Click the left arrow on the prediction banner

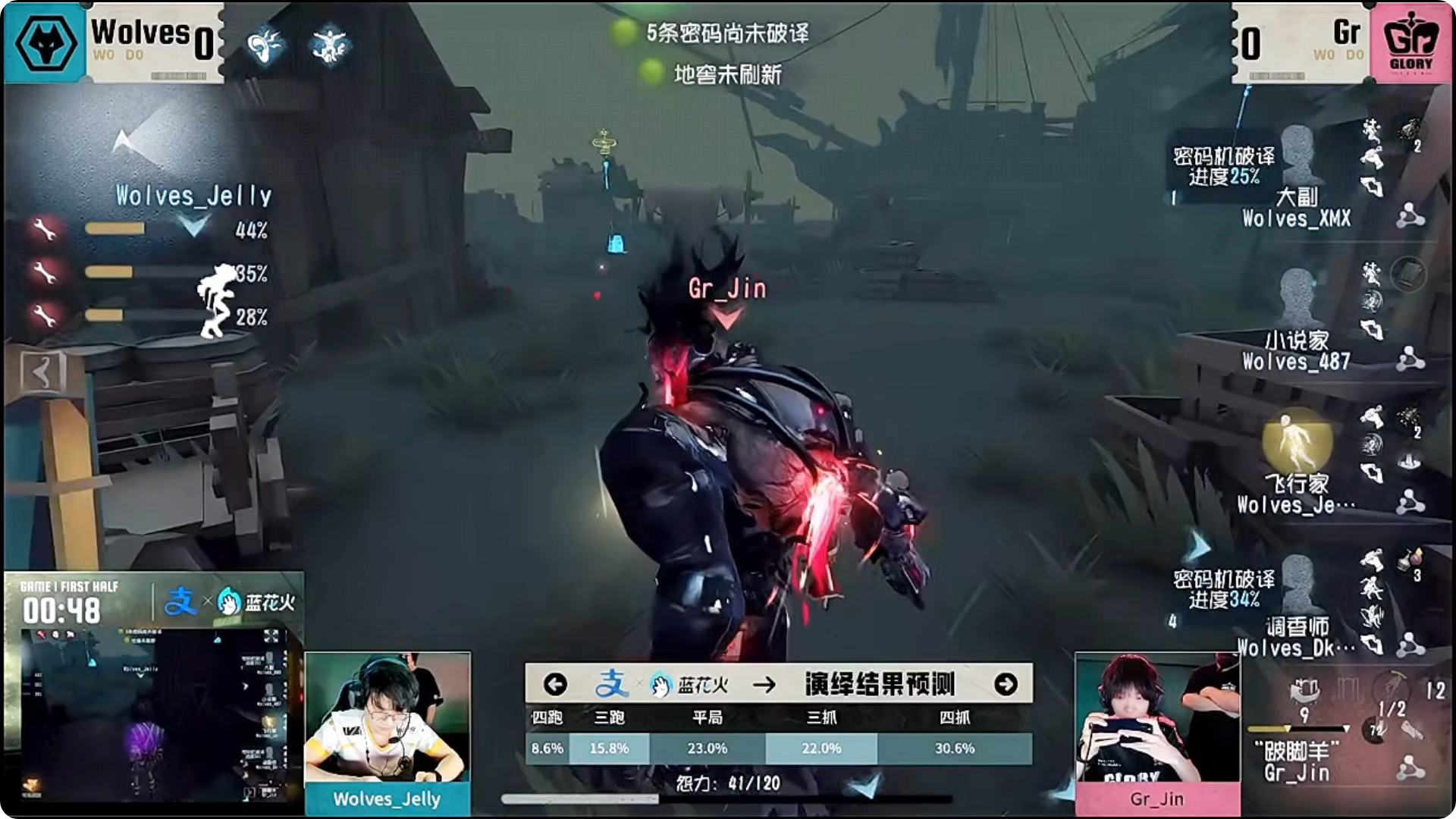click(556, 682)
